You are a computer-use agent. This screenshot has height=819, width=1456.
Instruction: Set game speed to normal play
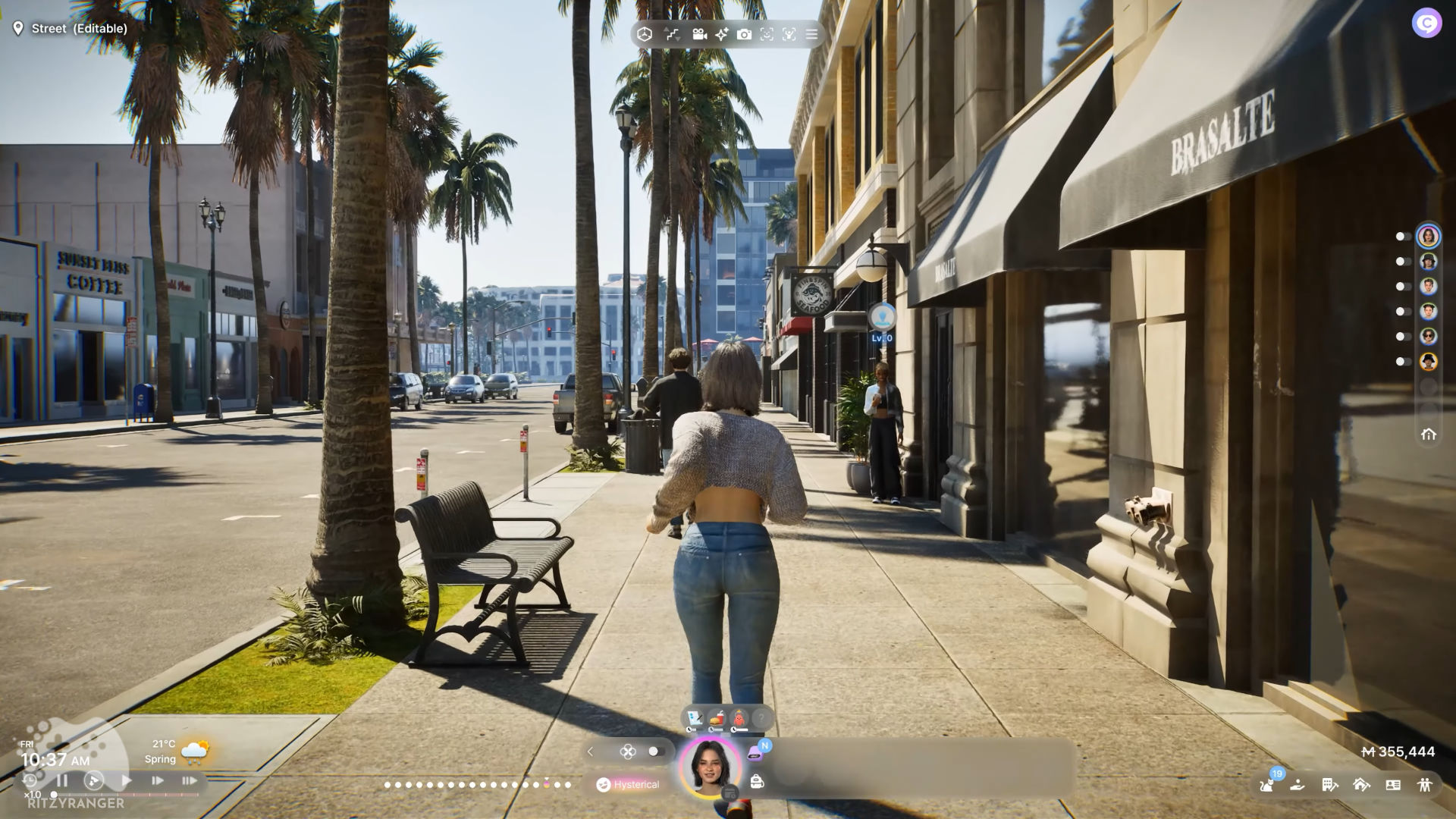[x=126, y=780]
